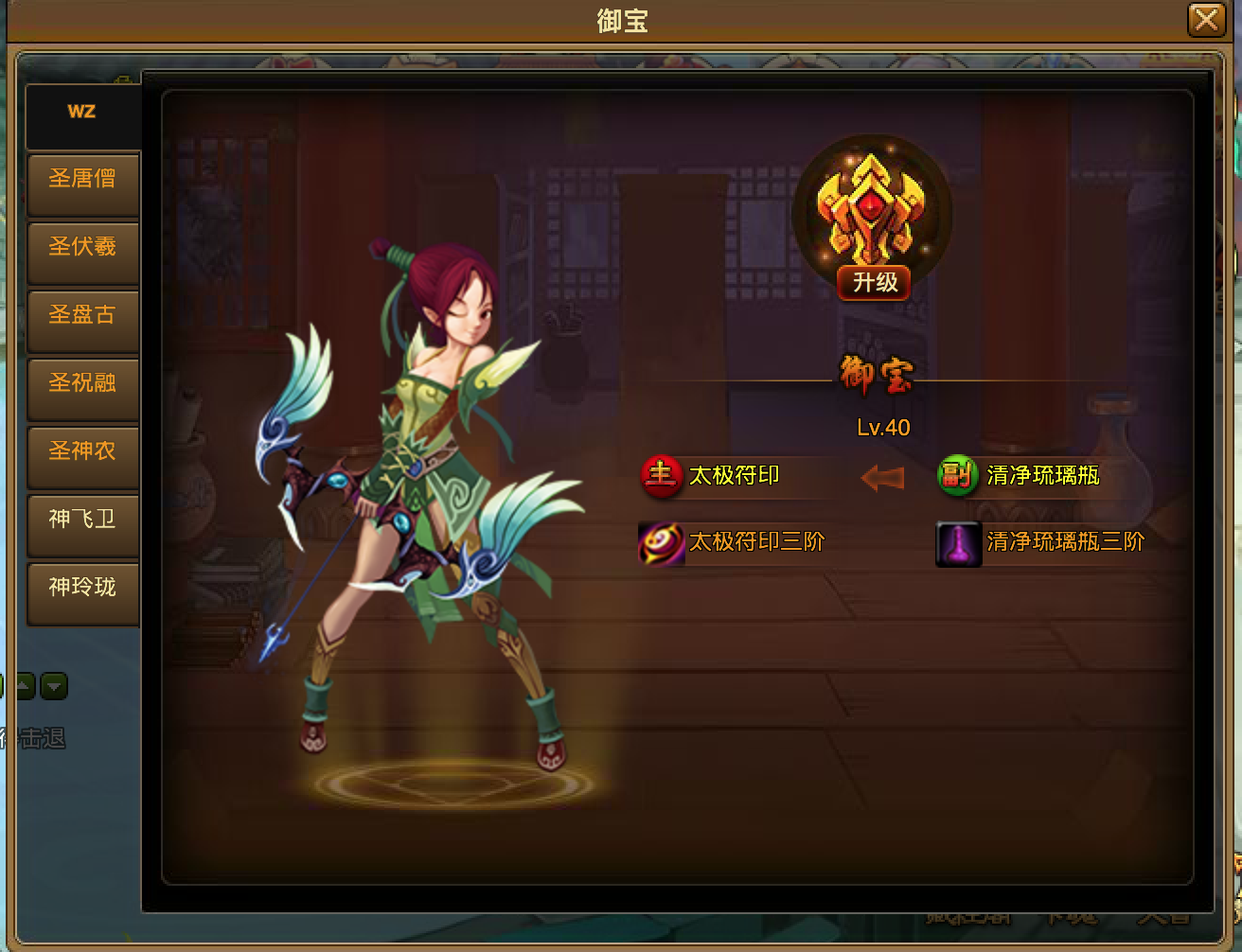Expand the 圣盘古 panel entry
The image size is (1242, 952).
point(82,321)
